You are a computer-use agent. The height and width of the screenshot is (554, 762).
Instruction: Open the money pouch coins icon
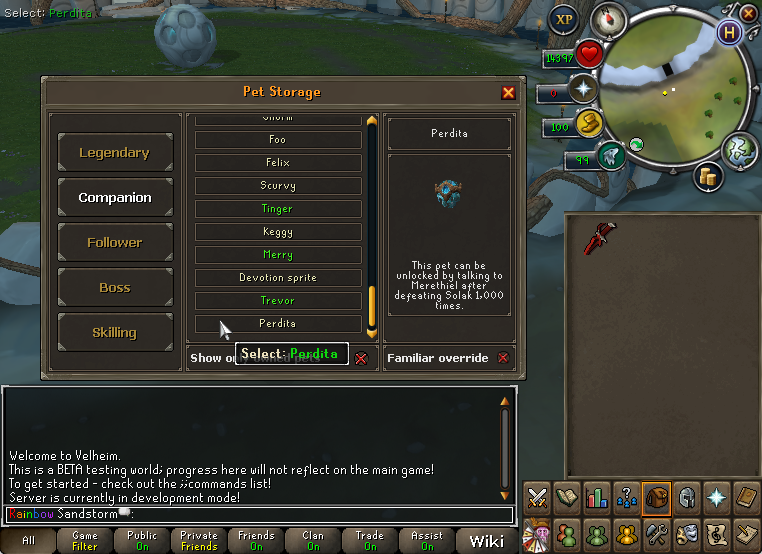click(710, 177)
